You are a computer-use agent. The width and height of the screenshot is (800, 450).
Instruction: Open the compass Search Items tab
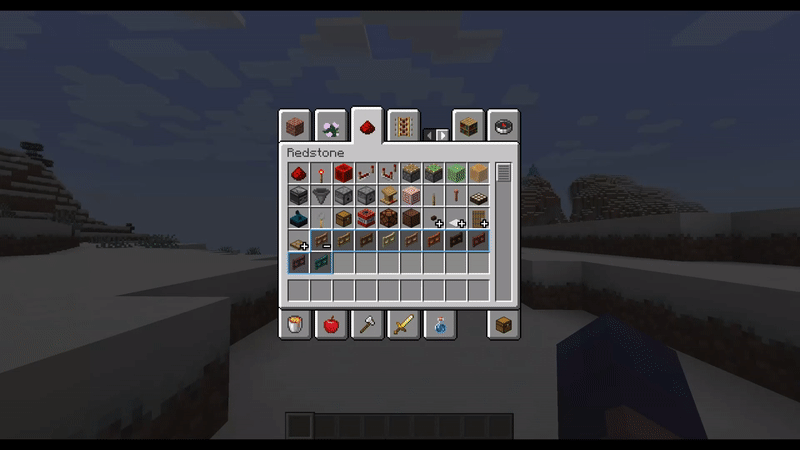[503, 126]
